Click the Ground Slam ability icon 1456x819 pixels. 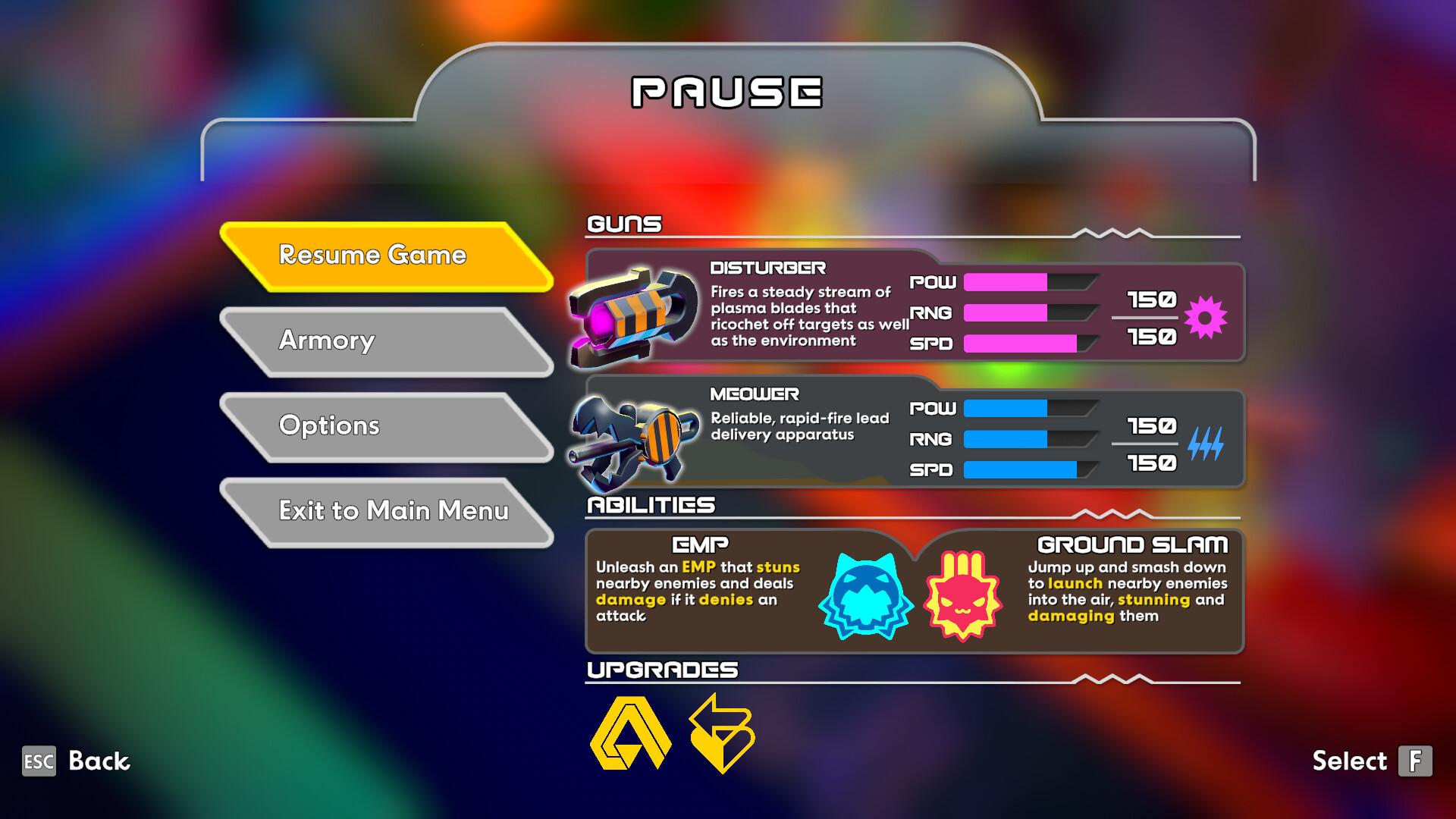(x=962, y=595)
